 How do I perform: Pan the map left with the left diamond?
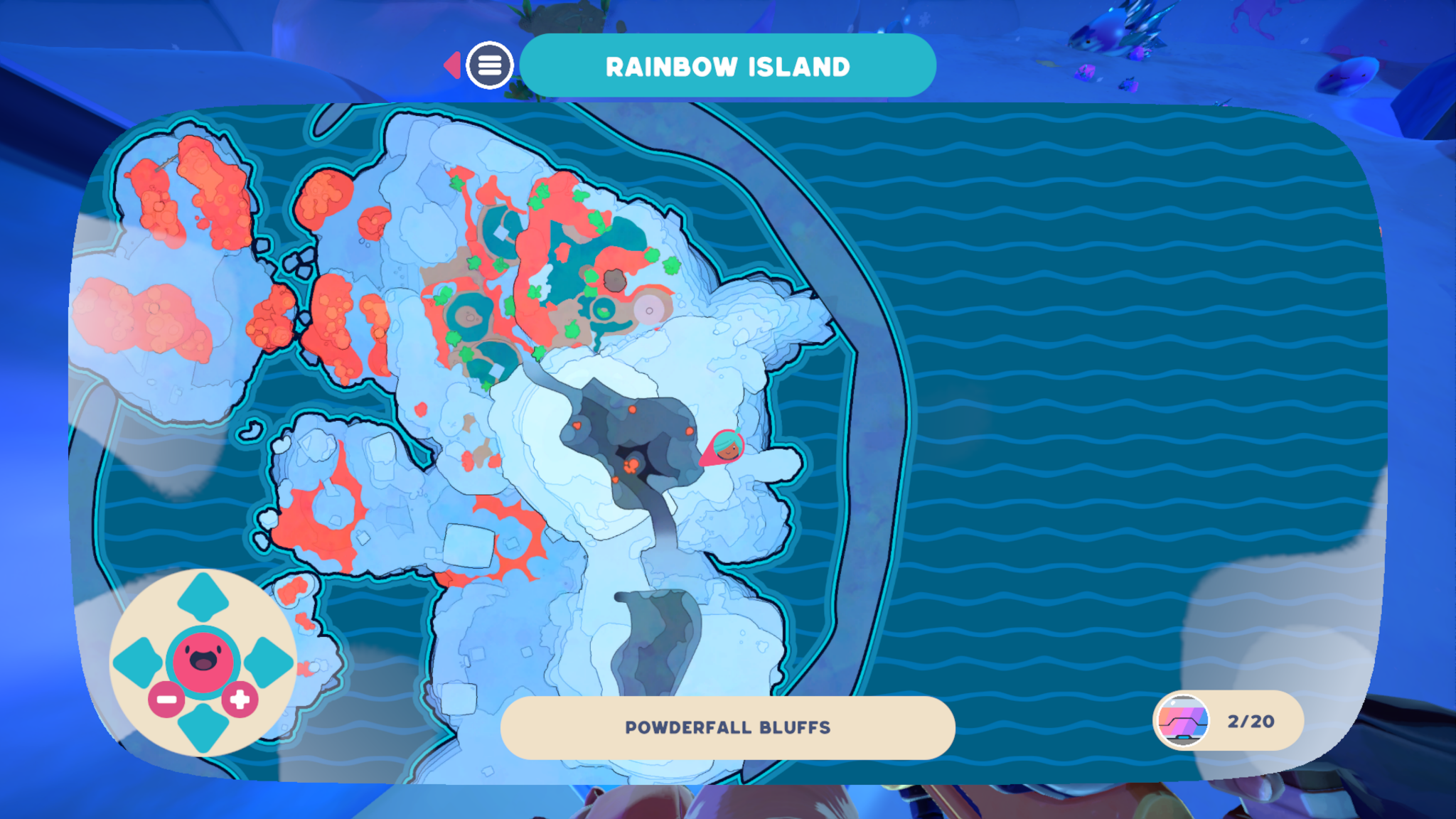click(138, 662)
